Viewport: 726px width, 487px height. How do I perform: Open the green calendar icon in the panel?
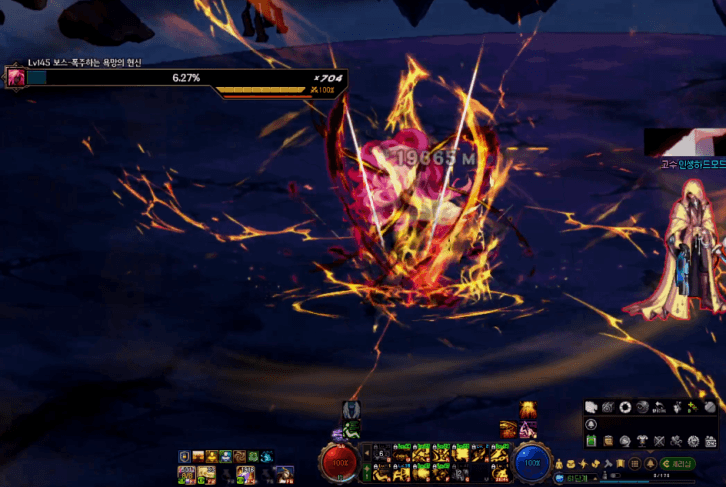(x=592, y=440)
